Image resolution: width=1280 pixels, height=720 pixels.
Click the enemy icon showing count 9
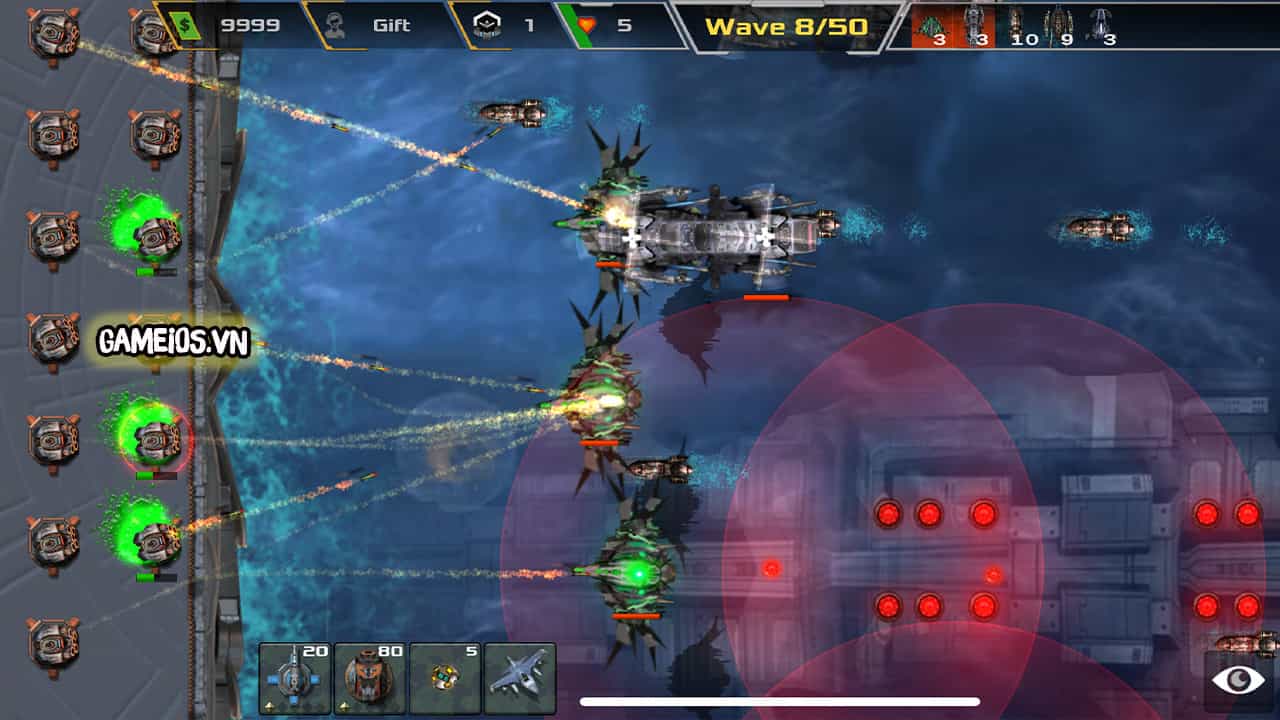point(1058,25)
